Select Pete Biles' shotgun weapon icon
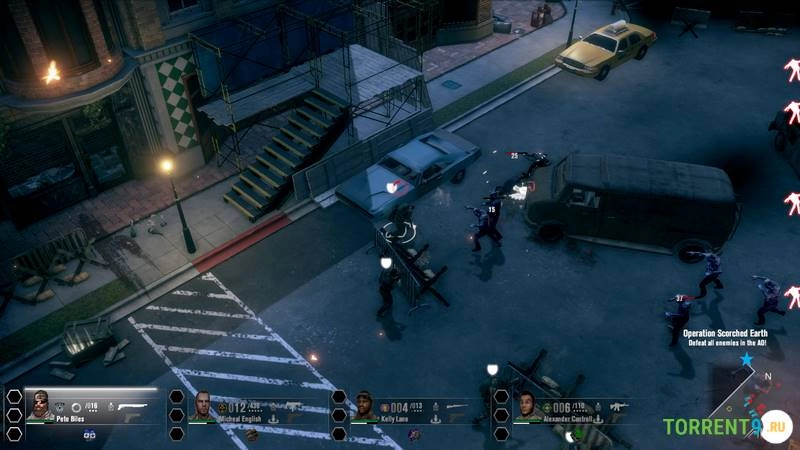 click(x=131, y=406)
